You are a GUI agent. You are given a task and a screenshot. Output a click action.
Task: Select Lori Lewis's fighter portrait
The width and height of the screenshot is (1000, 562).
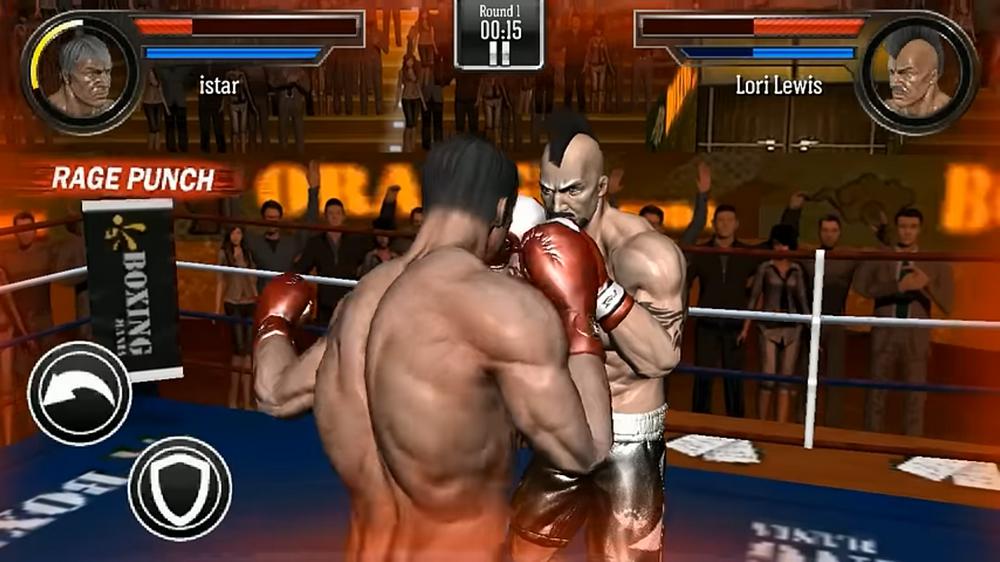point(916,72)
